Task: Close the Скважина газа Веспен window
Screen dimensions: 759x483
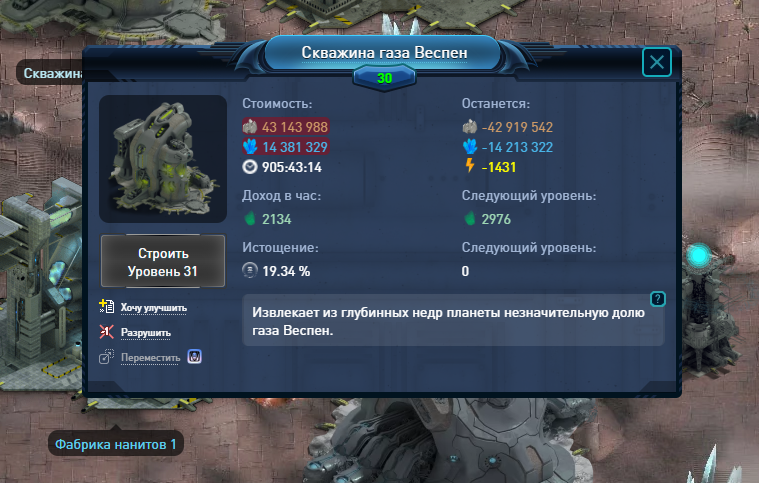Action: (x=657, y=63)
